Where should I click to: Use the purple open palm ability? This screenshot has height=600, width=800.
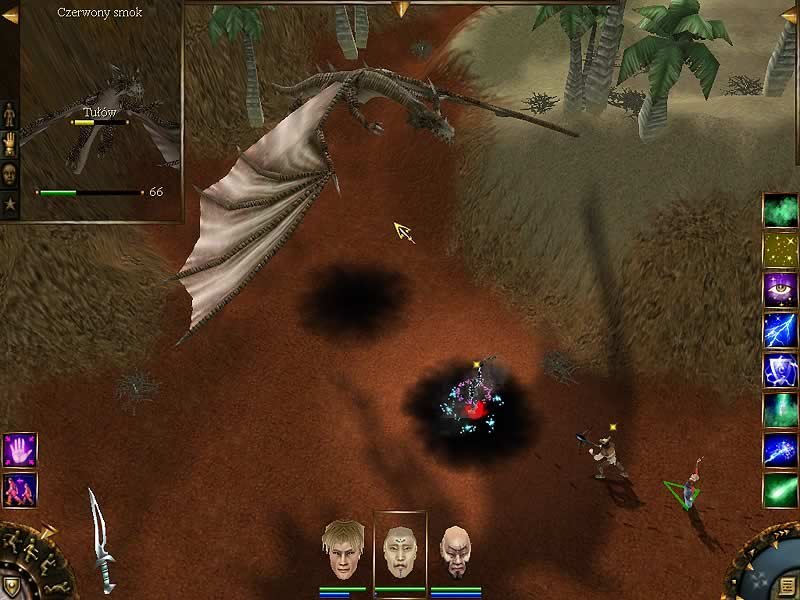[20, 450]
